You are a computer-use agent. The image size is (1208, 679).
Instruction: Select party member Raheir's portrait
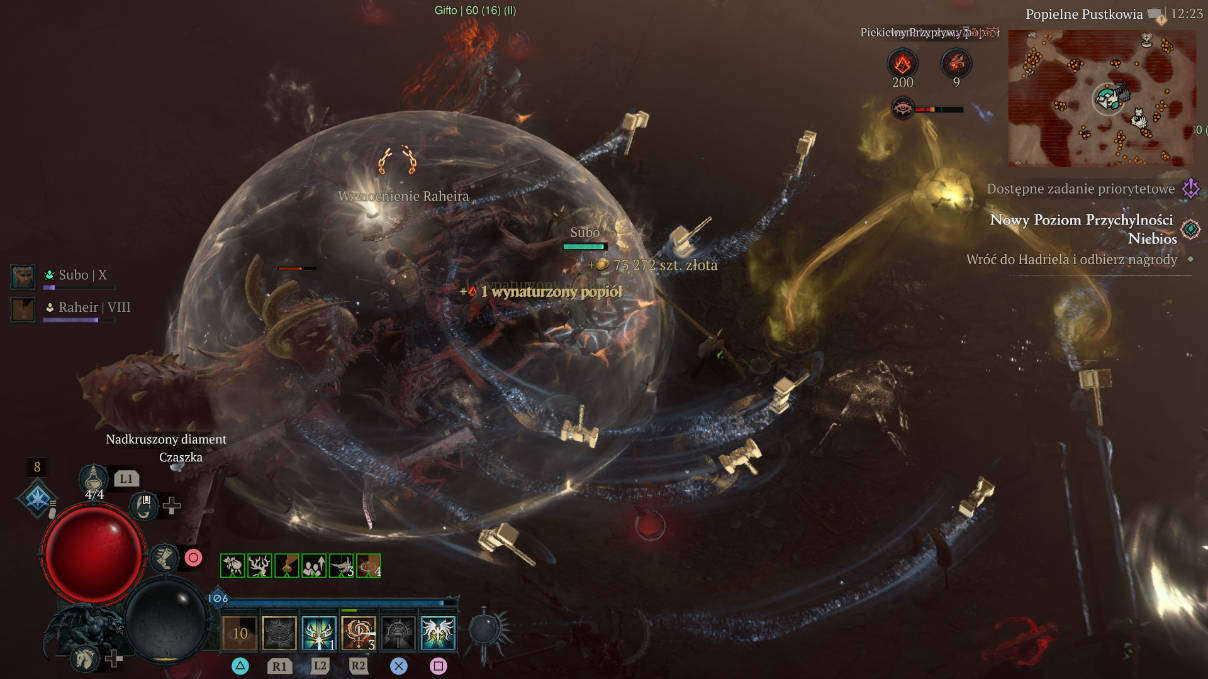coord(23,309)
